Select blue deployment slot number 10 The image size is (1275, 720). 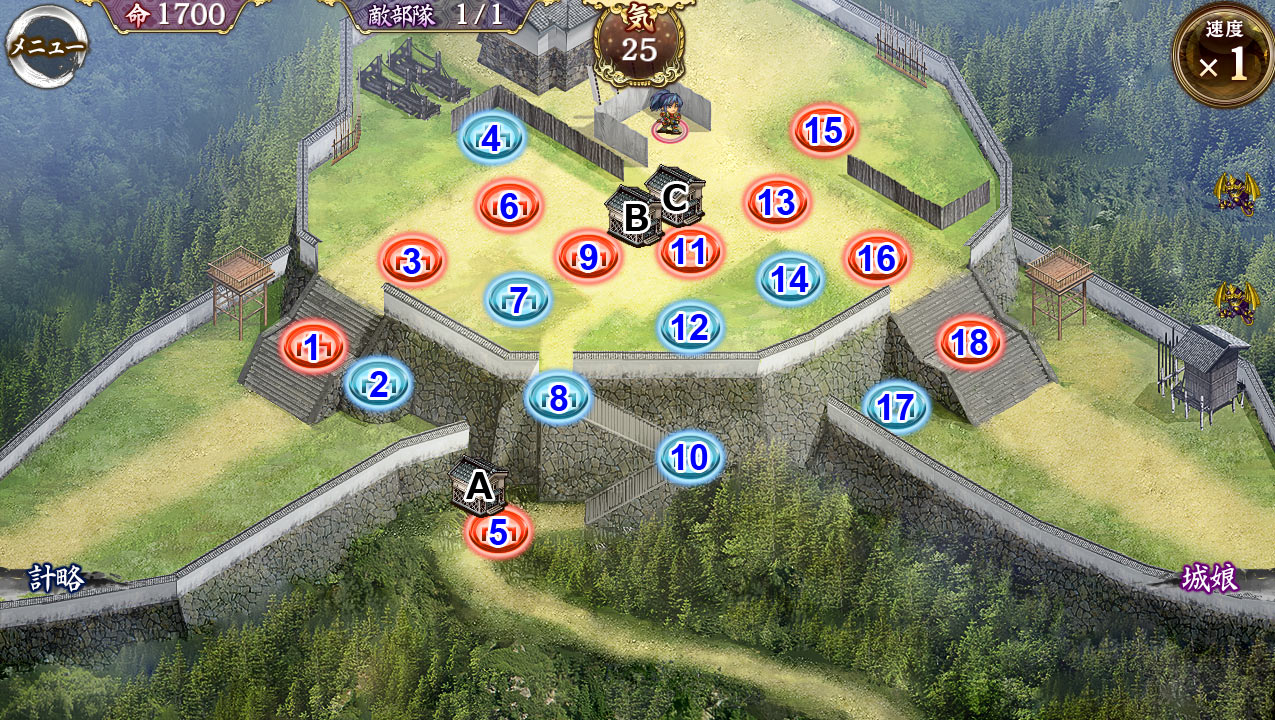click(690, 457)
